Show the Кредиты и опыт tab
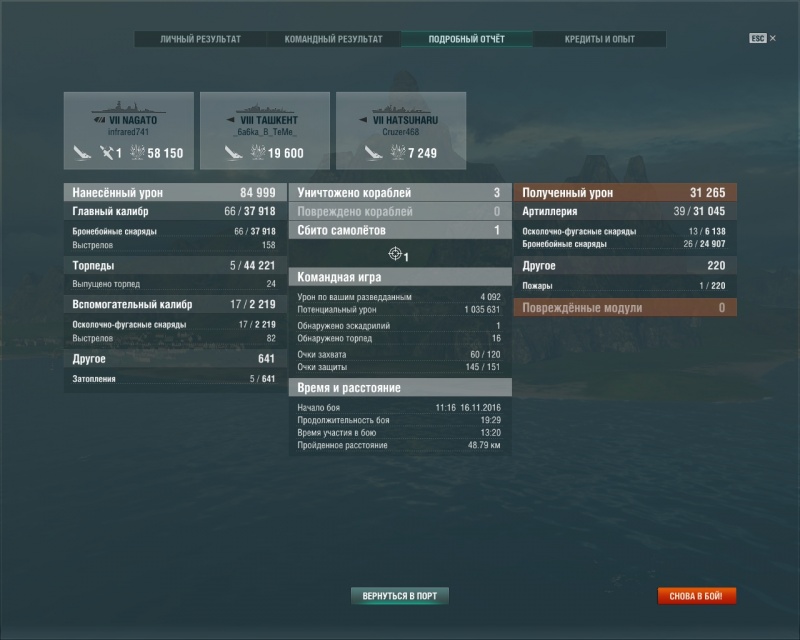Image resolution: width=800 pixels, height=640 pixels. coord(600,39)
